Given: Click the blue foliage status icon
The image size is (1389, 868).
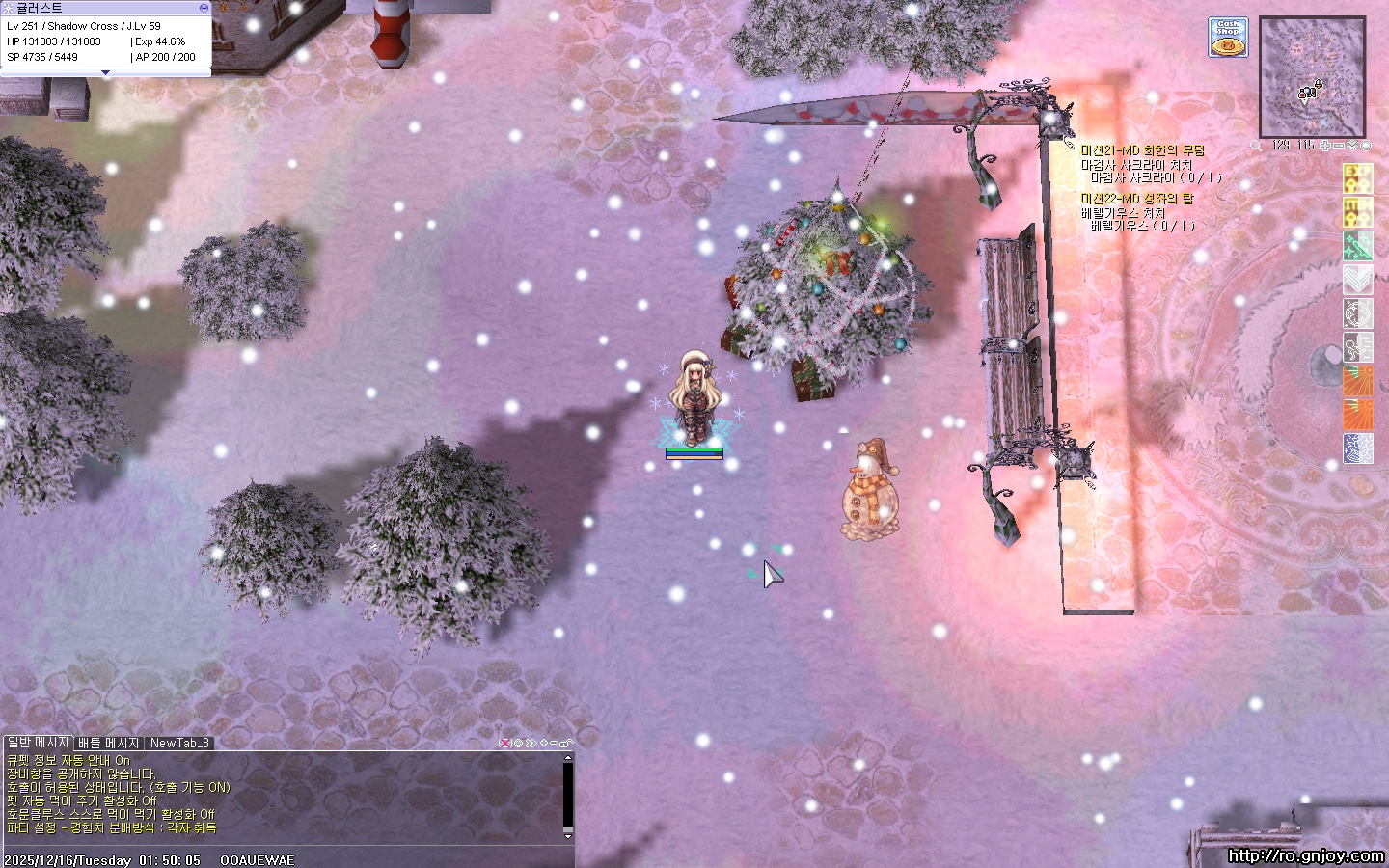Looking at the screenshot, I should click(x=1357, y=448).
